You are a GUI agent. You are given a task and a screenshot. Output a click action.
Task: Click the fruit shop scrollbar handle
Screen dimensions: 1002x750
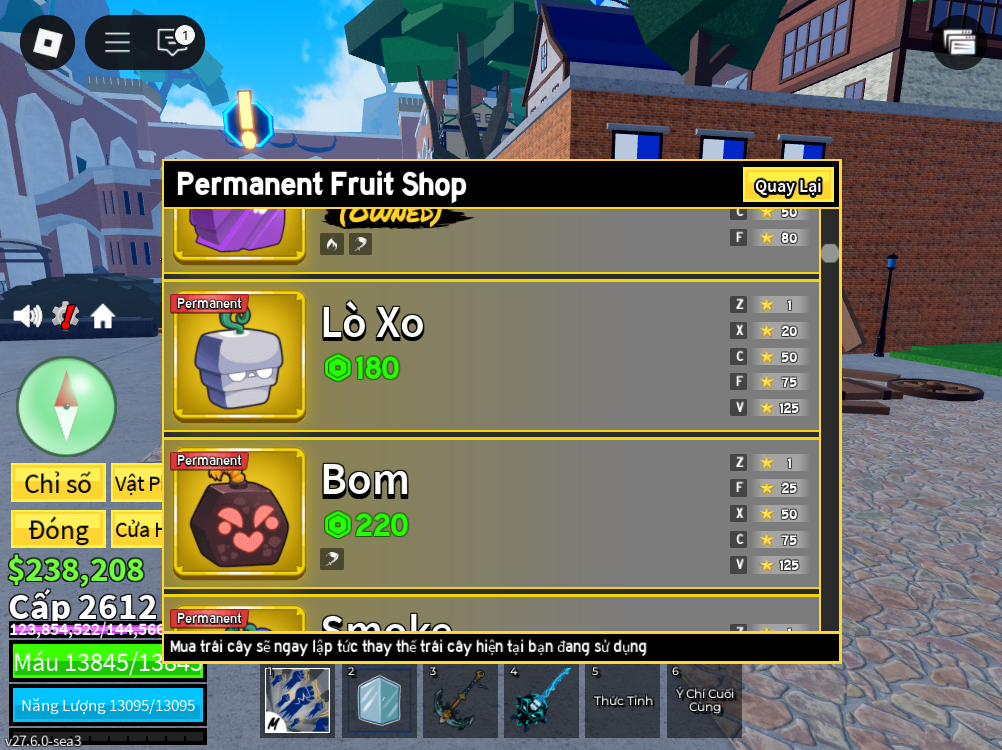[x=830, y=253]
